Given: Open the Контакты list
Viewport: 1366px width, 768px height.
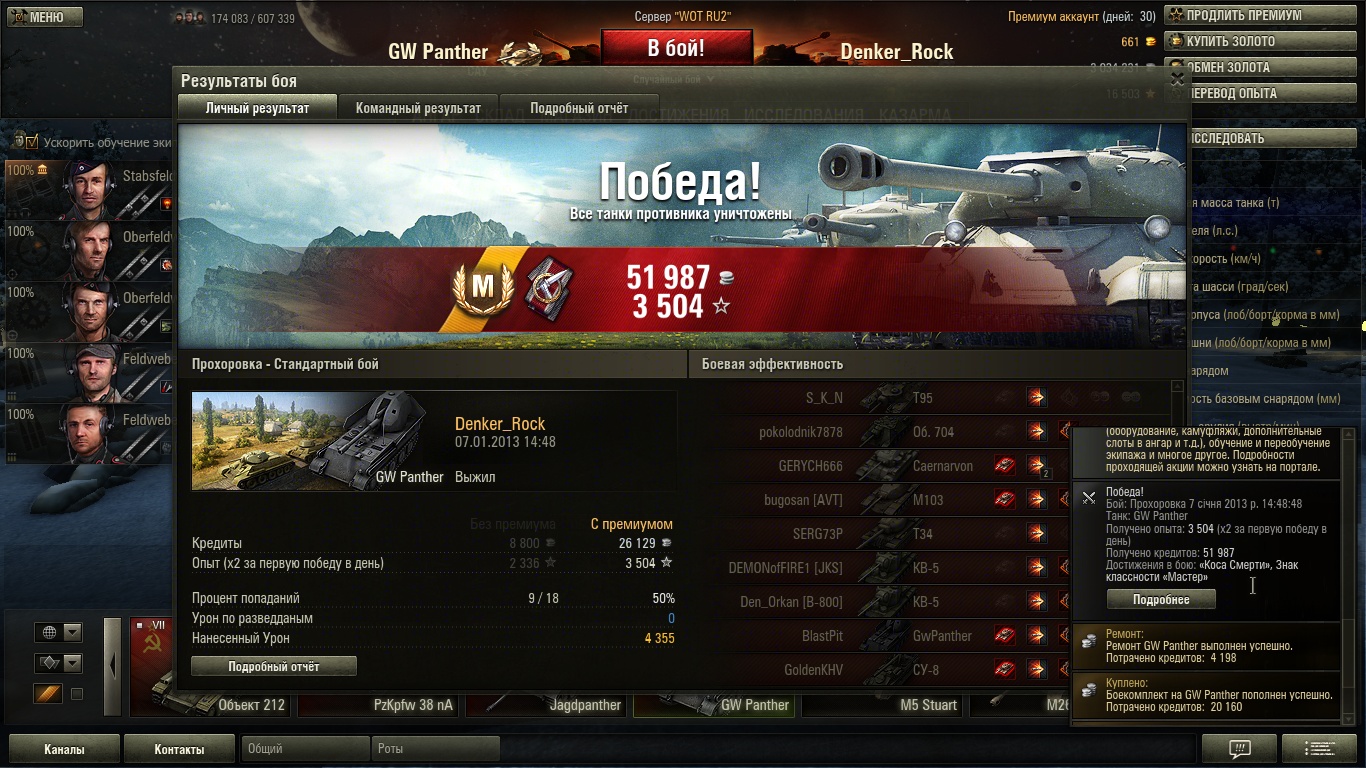Looking at the screenshot, I should click(x=179, y=749).
